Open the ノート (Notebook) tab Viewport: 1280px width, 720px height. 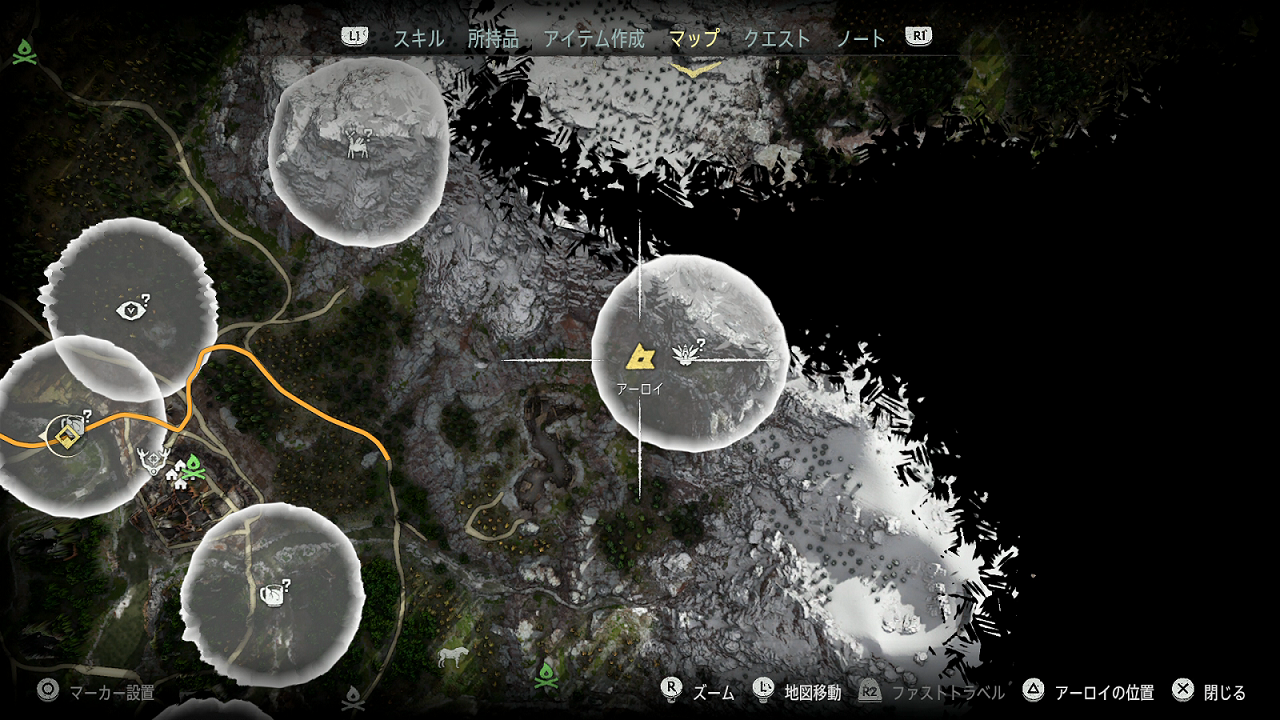point(864,38)
